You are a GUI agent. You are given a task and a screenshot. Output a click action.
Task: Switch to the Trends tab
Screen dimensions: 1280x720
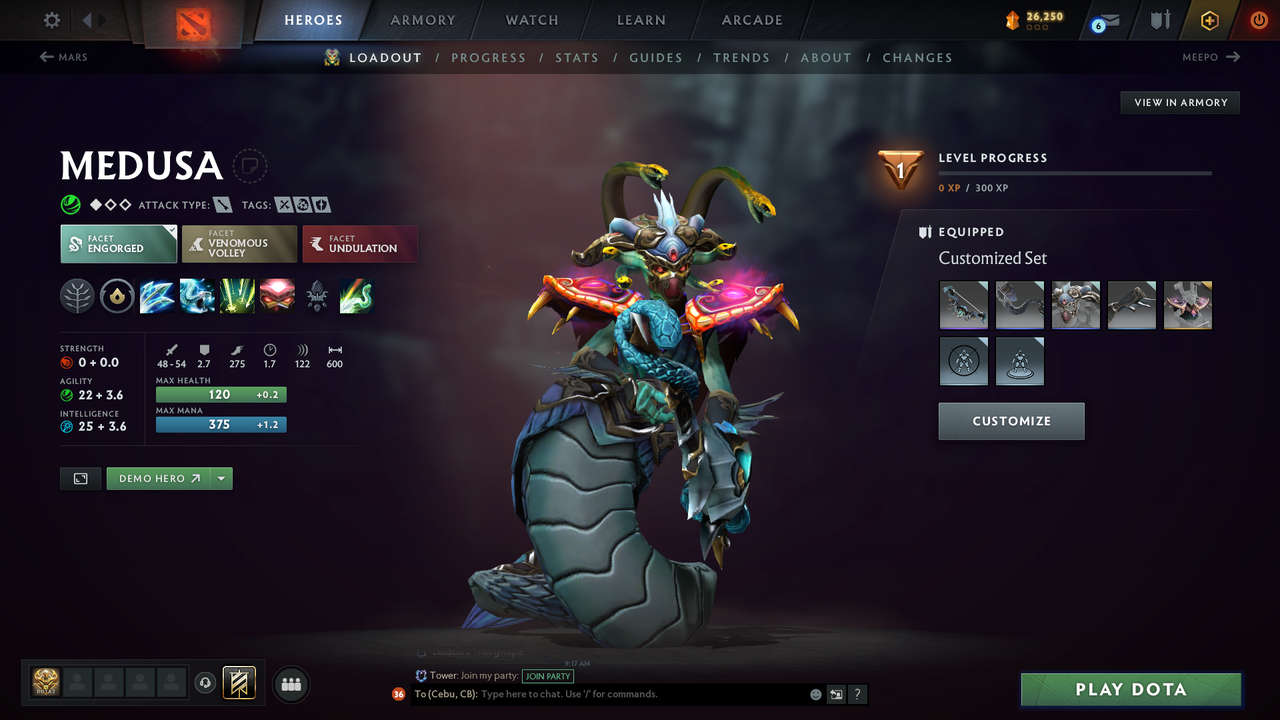[x=742, y=57]
